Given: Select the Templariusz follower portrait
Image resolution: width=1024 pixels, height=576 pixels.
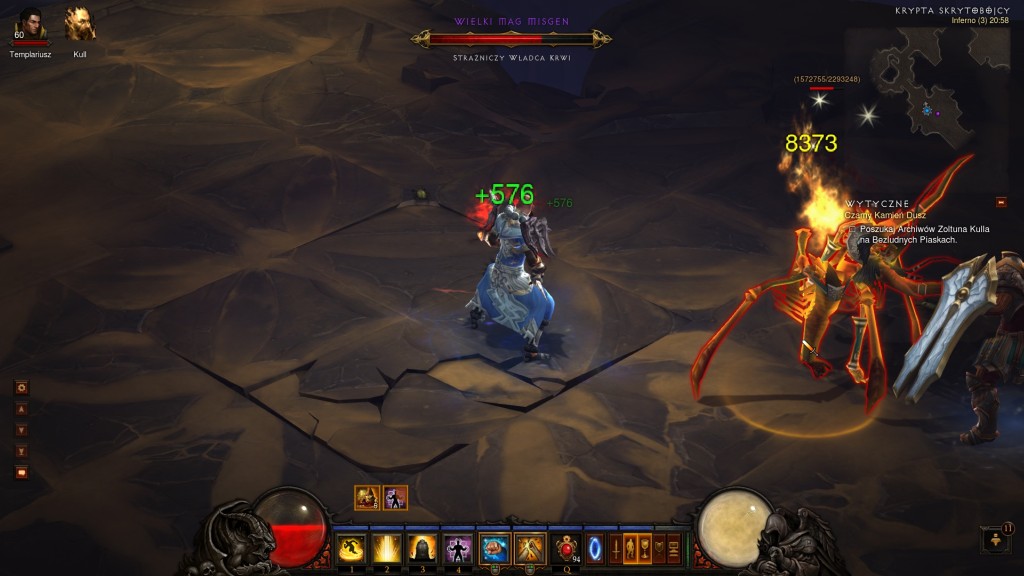Looking at the screenshot, I should 30,24.
